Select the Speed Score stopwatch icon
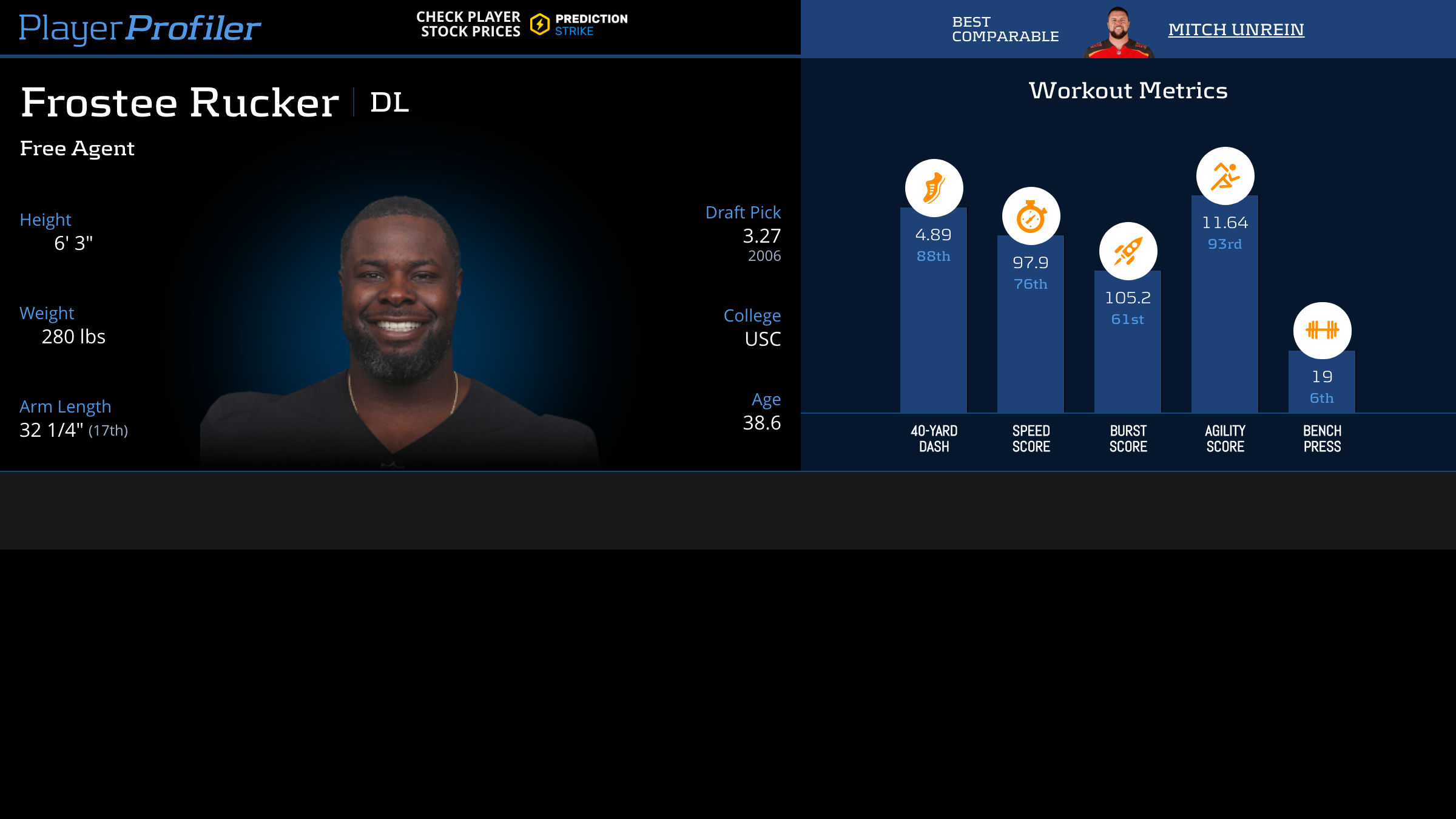Image resolution: width=1456 pixels, height=819 pixels. (x=1031, y=216)
